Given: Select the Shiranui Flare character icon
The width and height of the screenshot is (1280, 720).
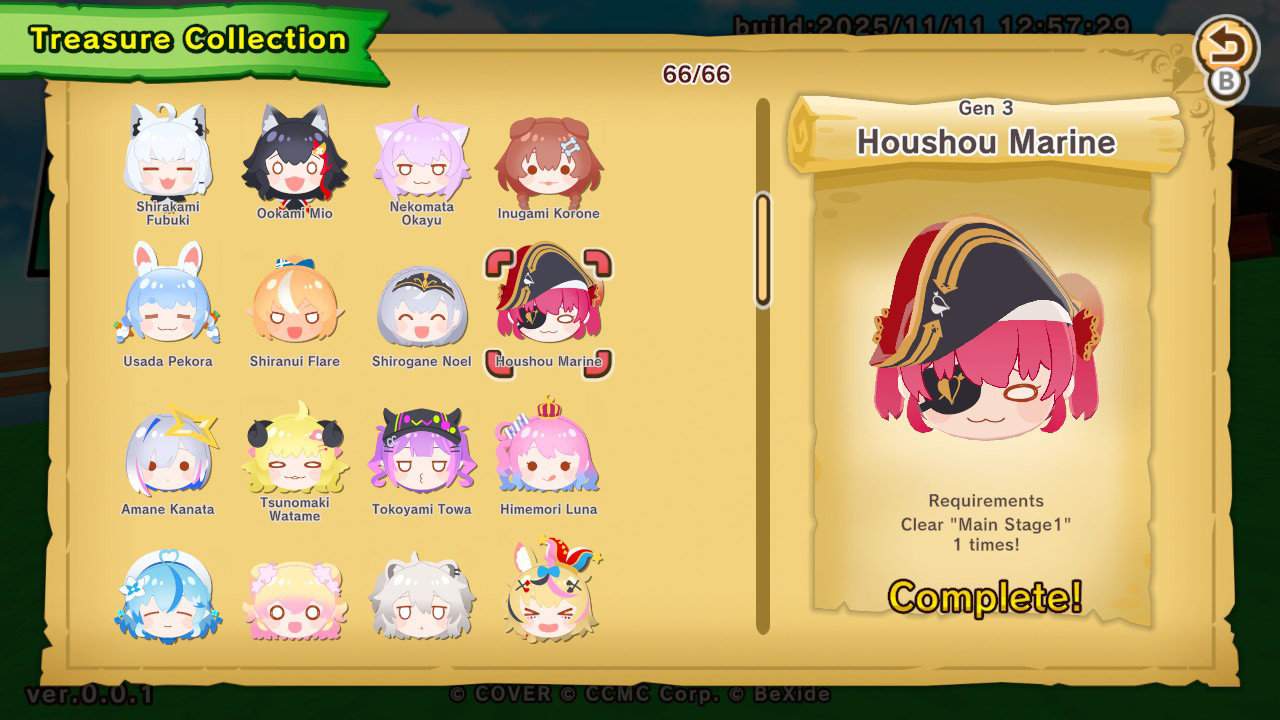Looking at the screenshot, I should pyautogui.click(x=294, y=303).
